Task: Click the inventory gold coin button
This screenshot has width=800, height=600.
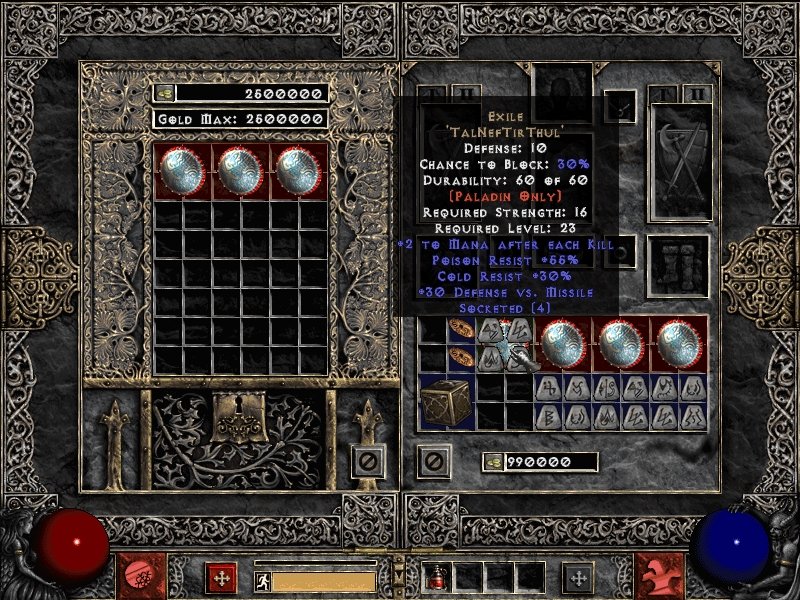Action: (493, 461)
